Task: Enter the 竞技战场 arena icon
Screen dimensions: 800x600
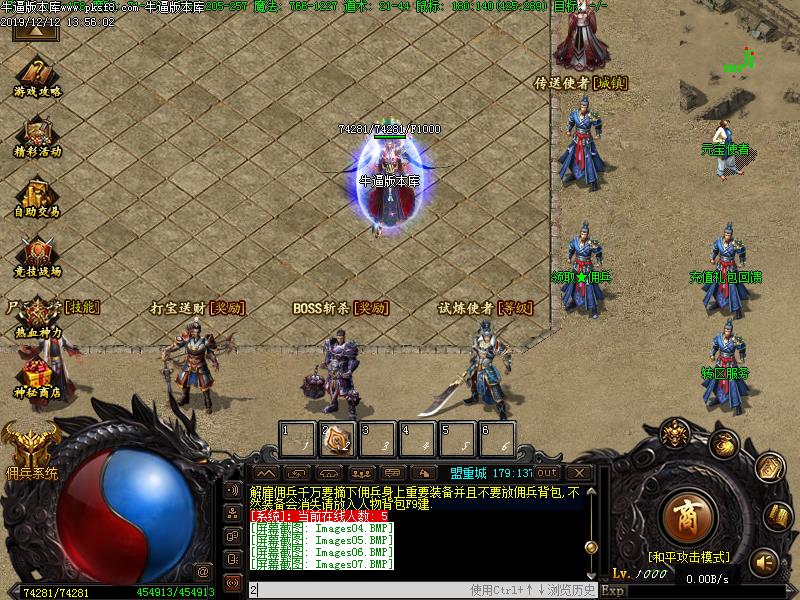Action: tap(38, 255)
